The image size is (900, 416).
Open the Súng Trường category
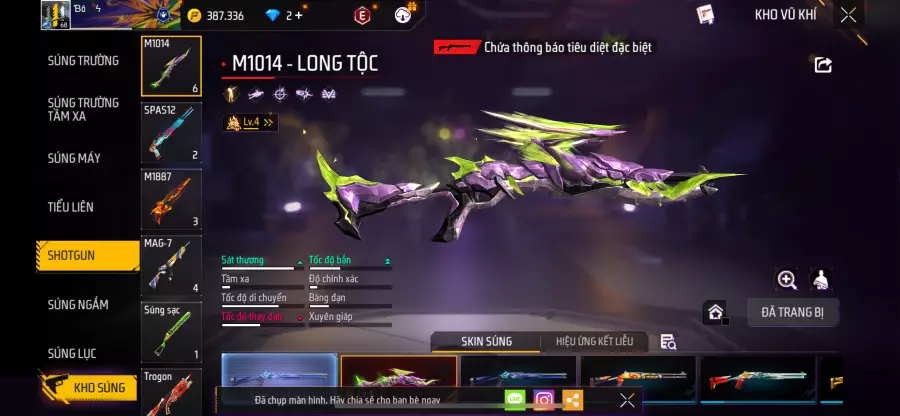click(83, 61)
